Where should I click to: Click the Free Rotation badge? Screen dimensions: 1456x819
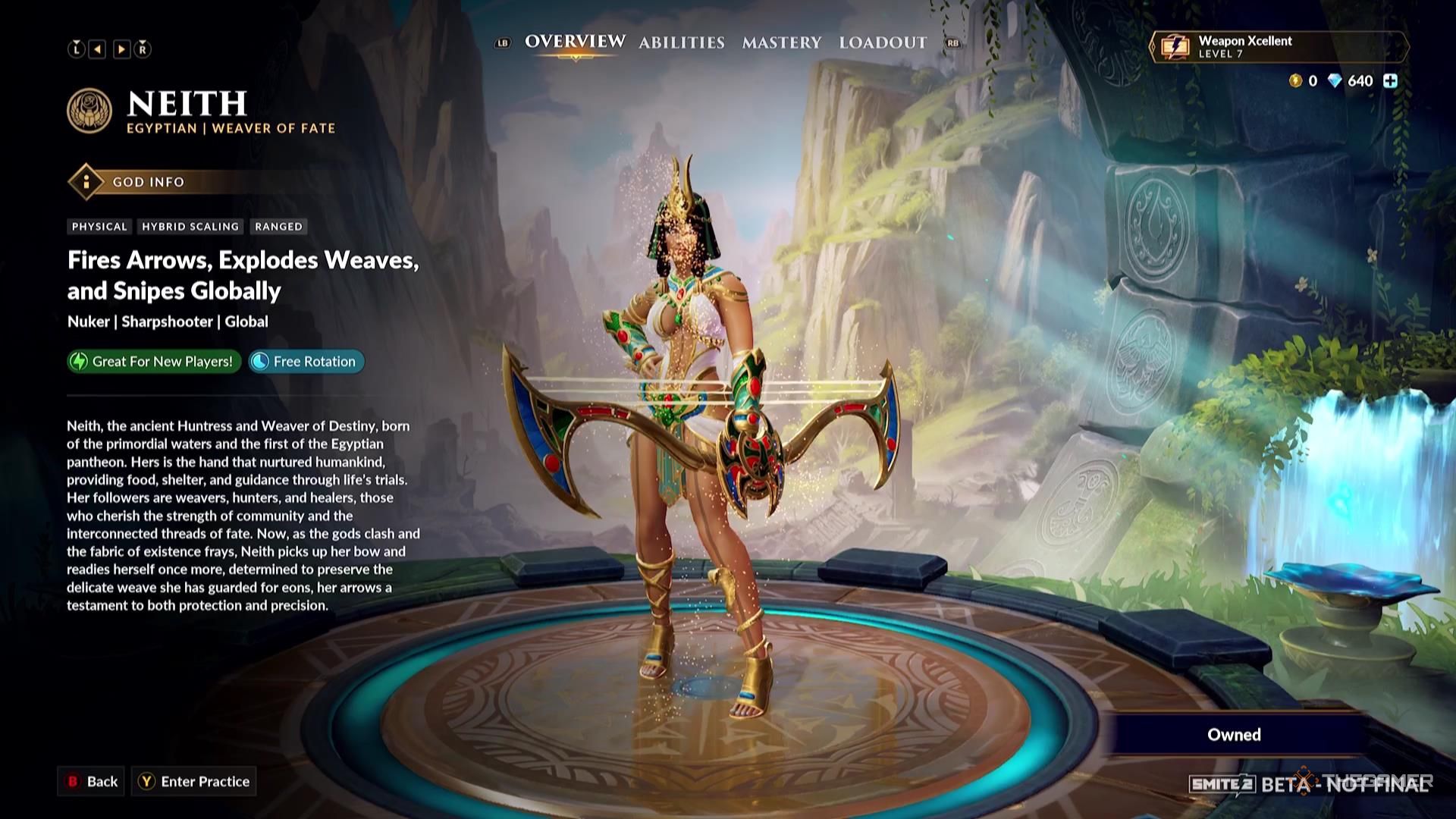coord(306,362)
